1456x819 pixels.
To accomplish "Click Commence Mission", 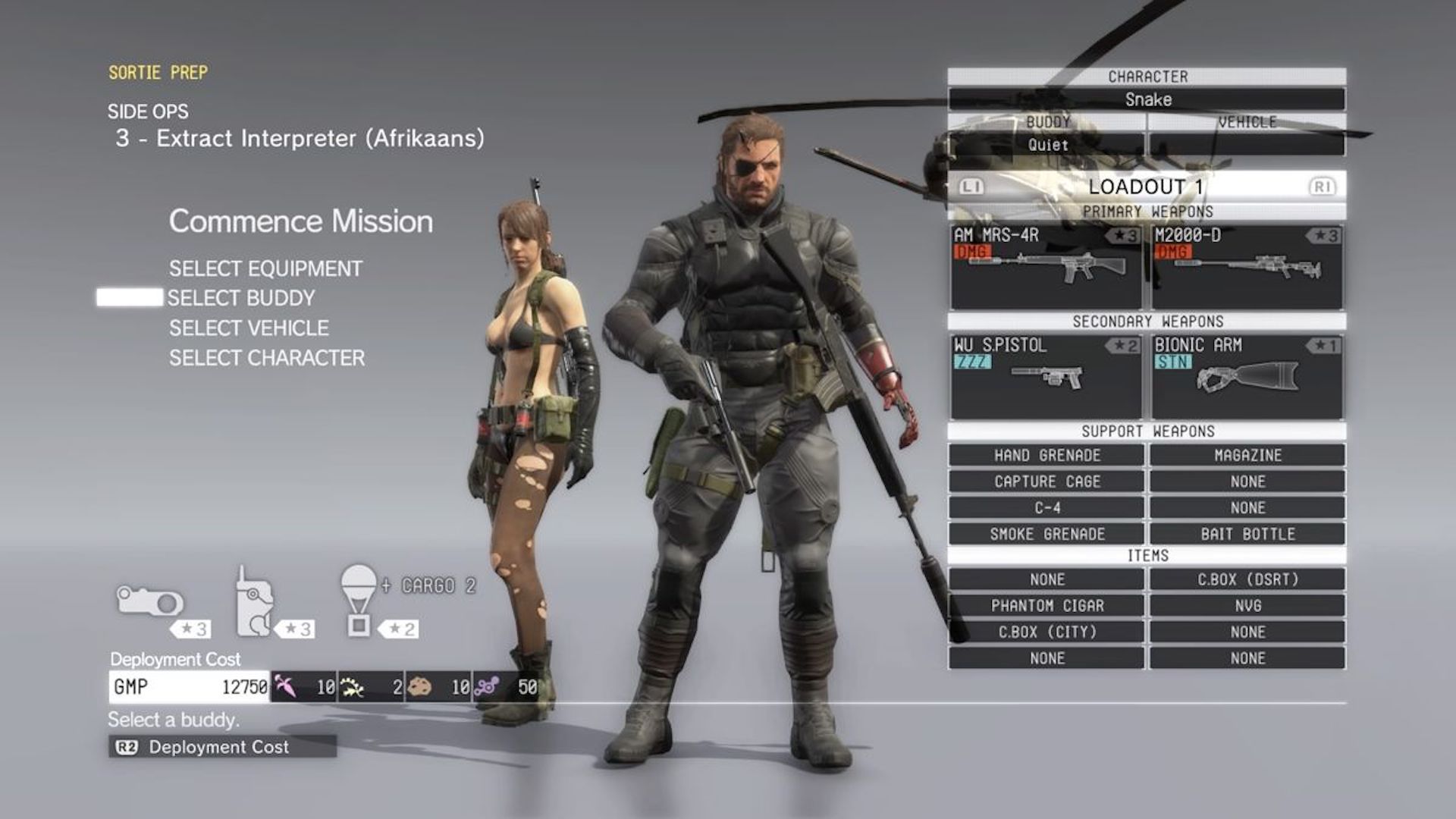I will click(300, 221).
